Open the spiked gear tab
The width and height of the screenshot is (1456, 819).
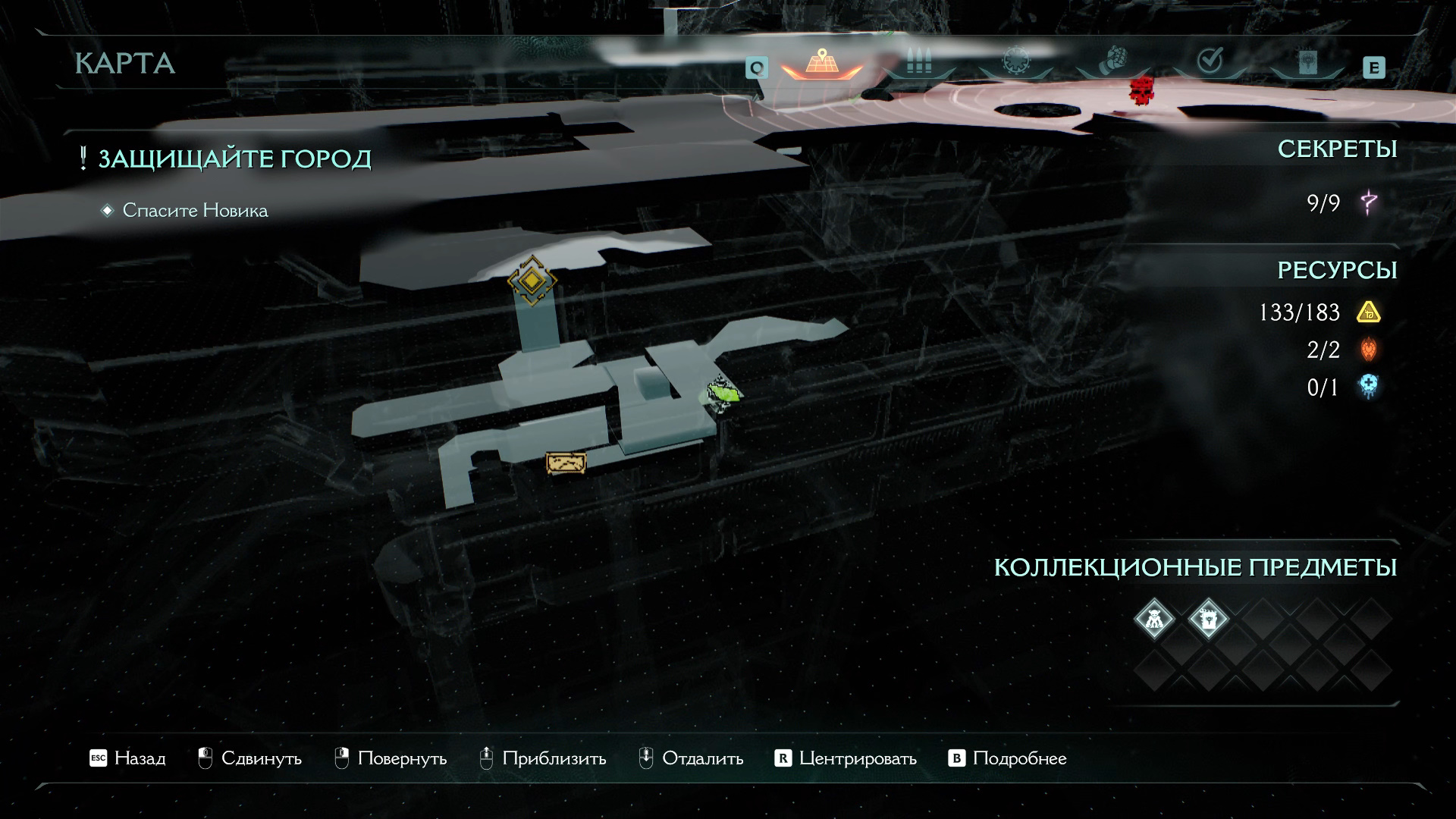1015,61
